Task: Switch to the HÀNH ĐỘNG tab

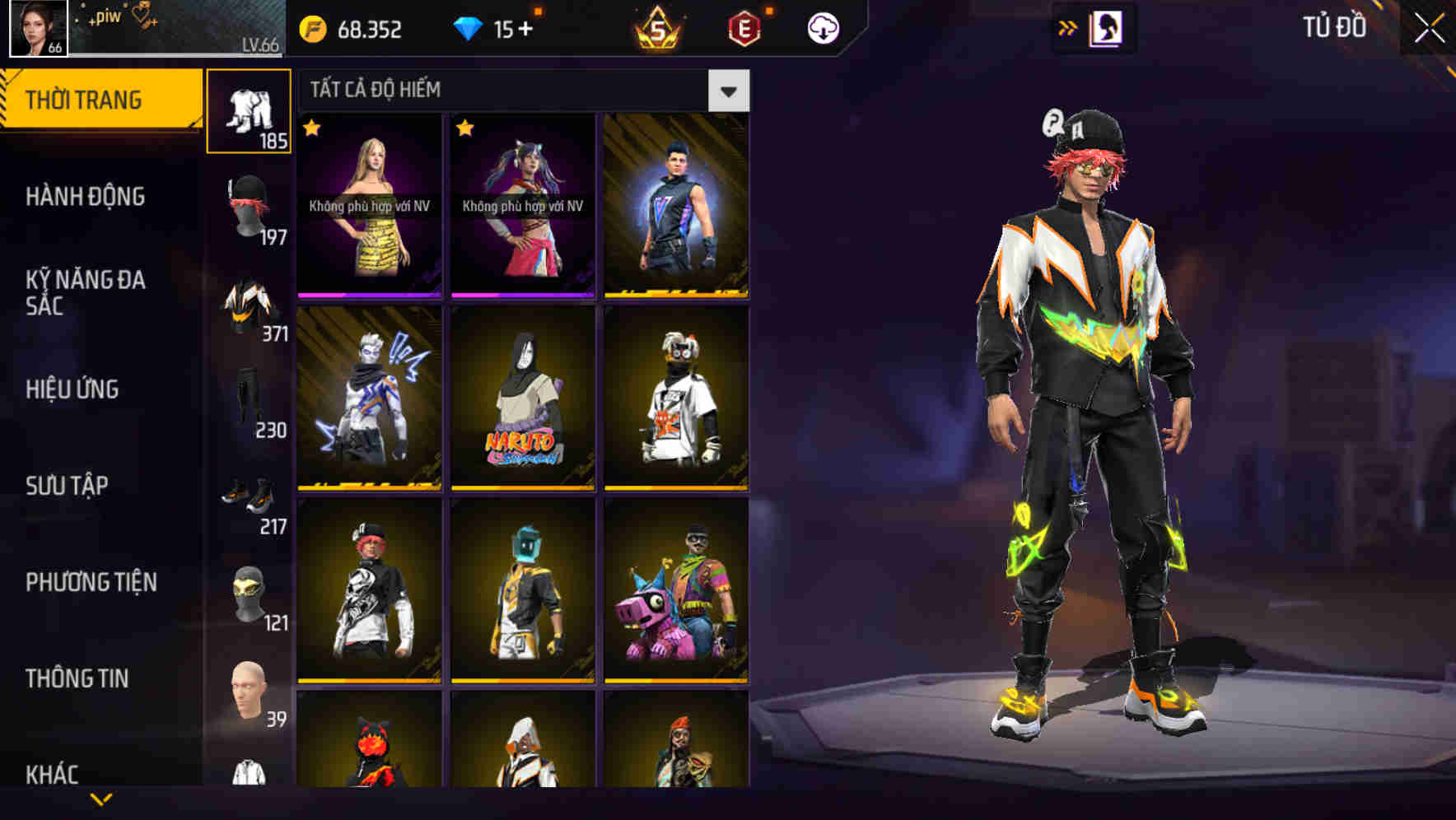Action: point(86,197)
